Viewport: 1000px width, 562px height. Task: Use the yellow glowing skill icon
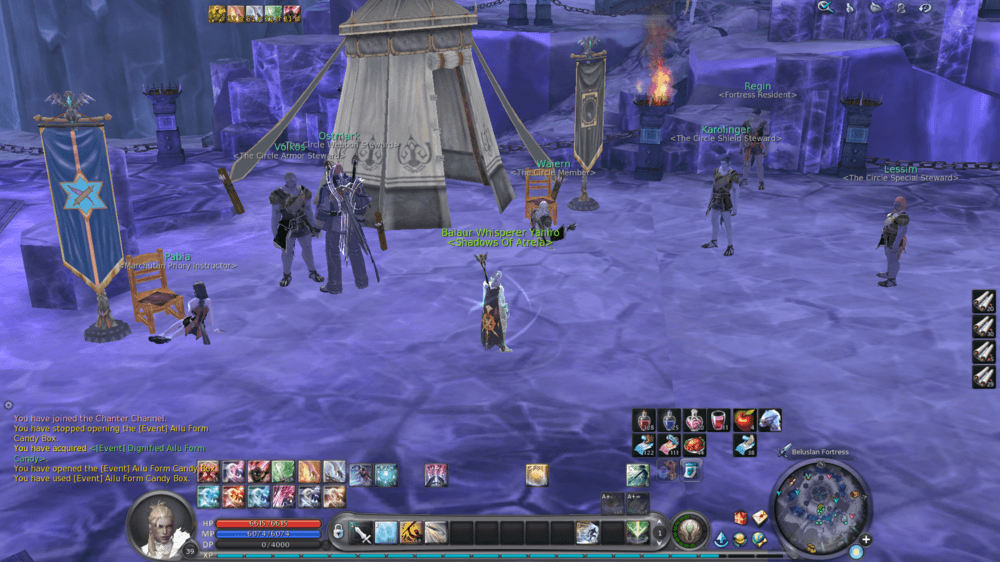point(537,475)
